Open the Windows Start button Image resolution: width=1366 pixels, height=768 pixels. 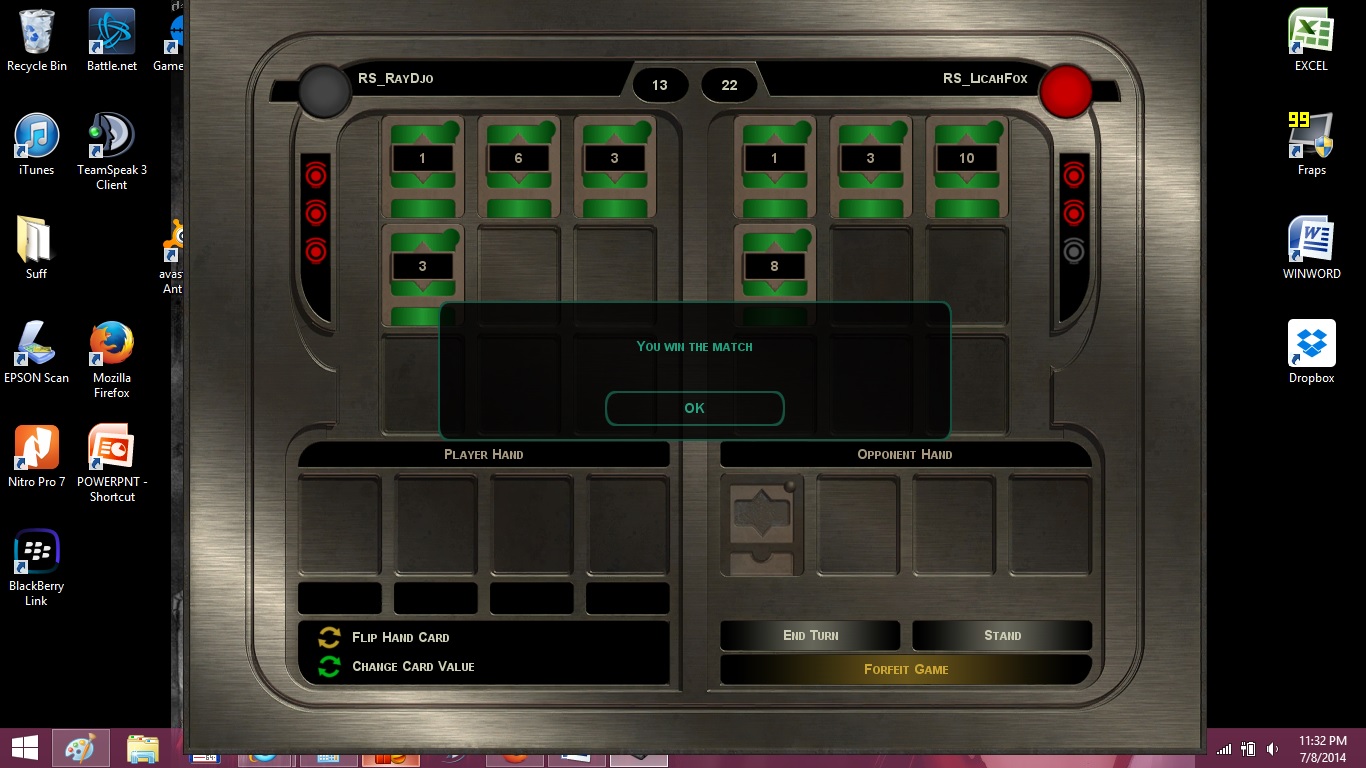click(25, 747)
